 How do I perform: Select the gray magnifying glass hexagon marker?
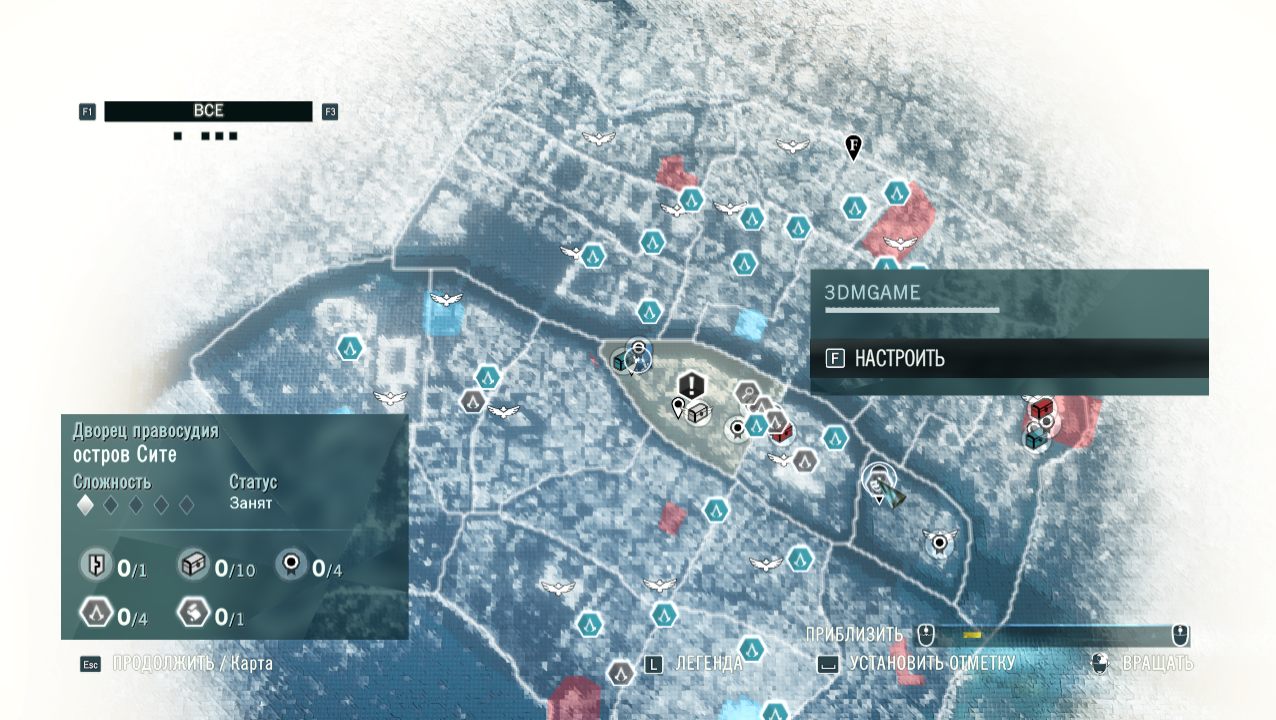(747, 392)
